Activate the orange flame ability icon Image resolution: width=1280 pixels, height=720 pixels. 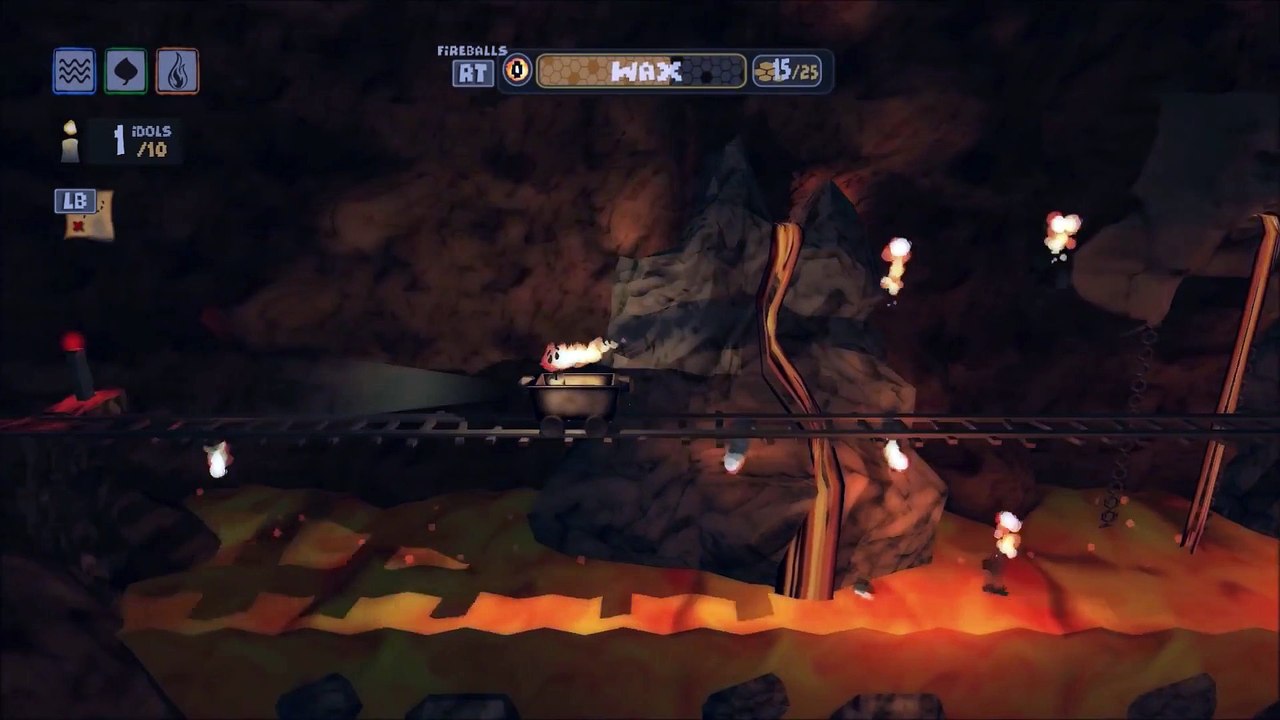coord(177,71)
